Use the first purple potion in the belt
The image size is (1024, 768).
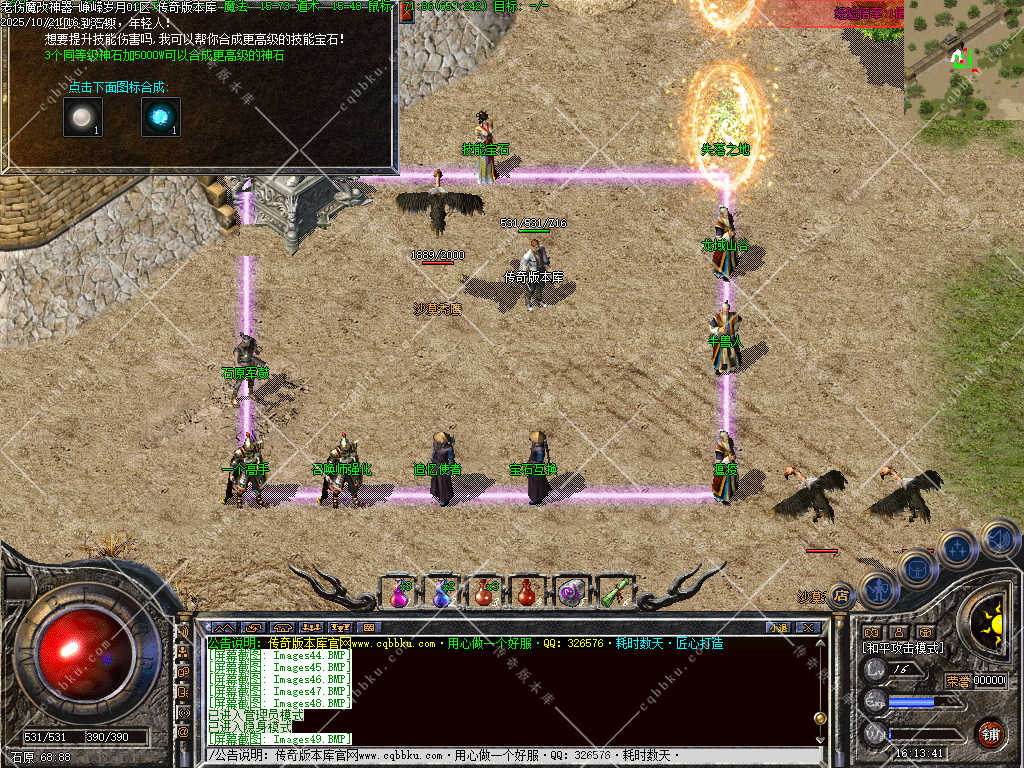399,593
